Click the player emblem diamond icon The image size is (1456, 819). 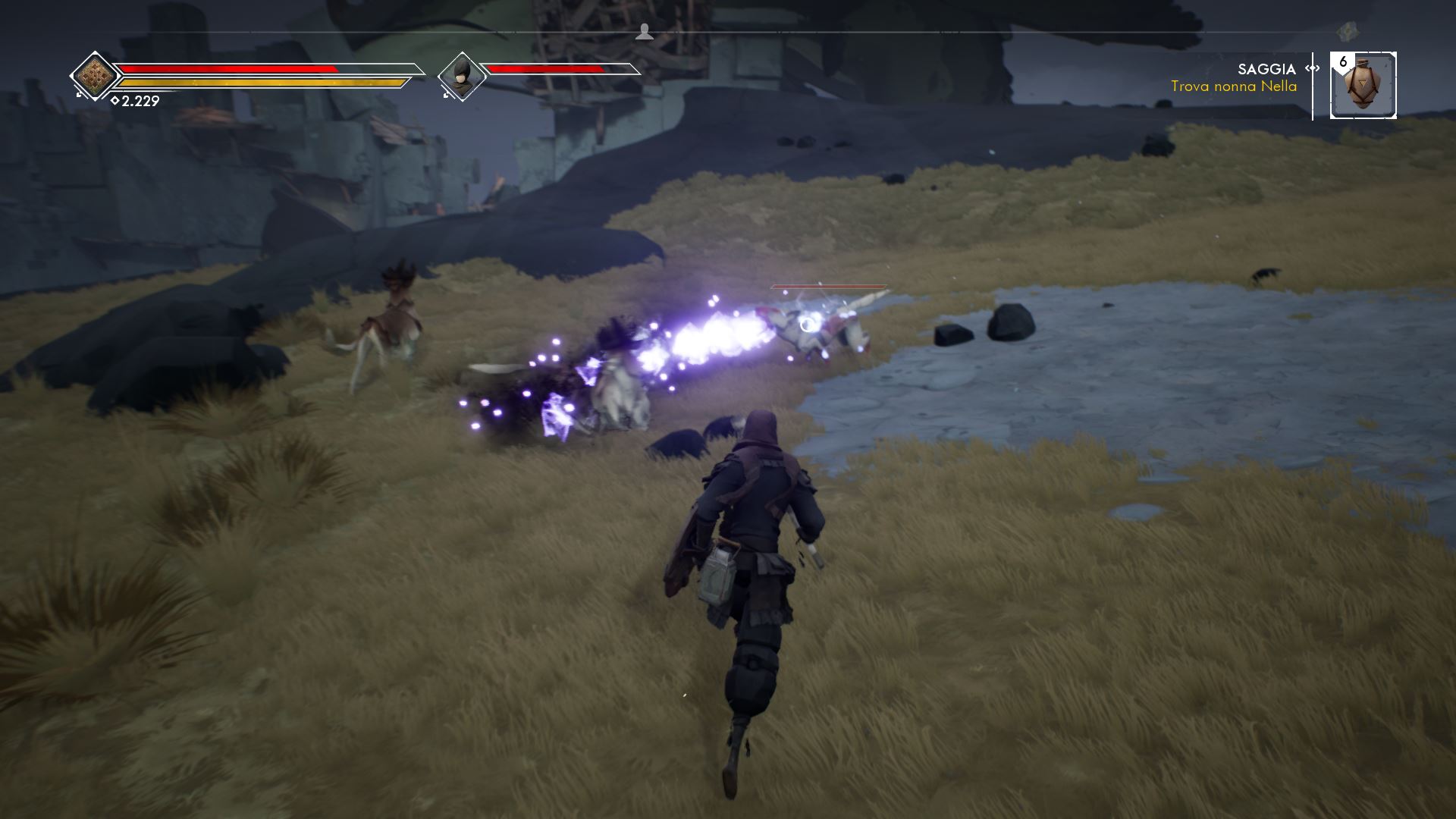pos(95,75)
